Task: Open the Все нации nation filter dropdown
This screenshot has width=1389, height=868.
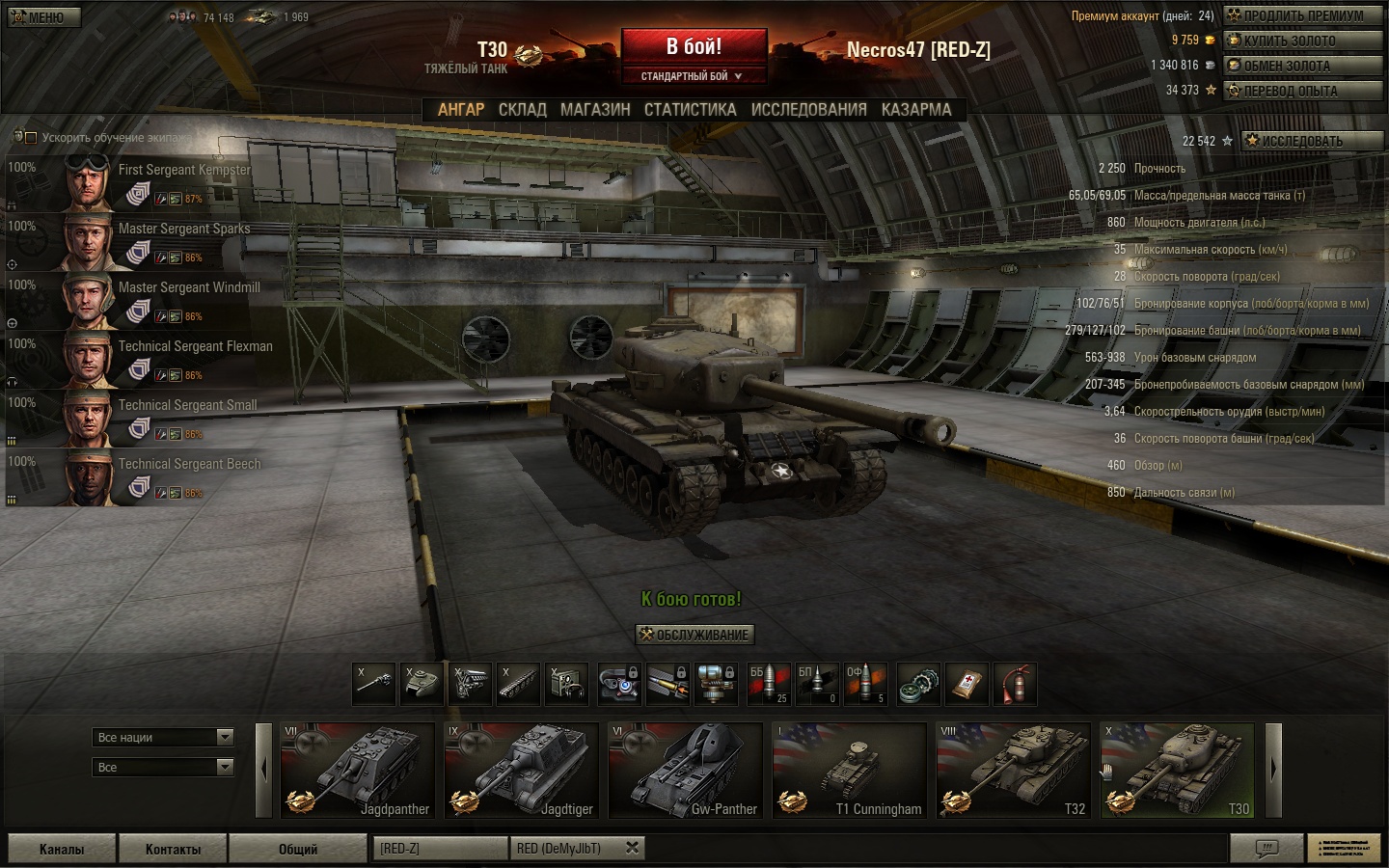Action: pos(164,738)
